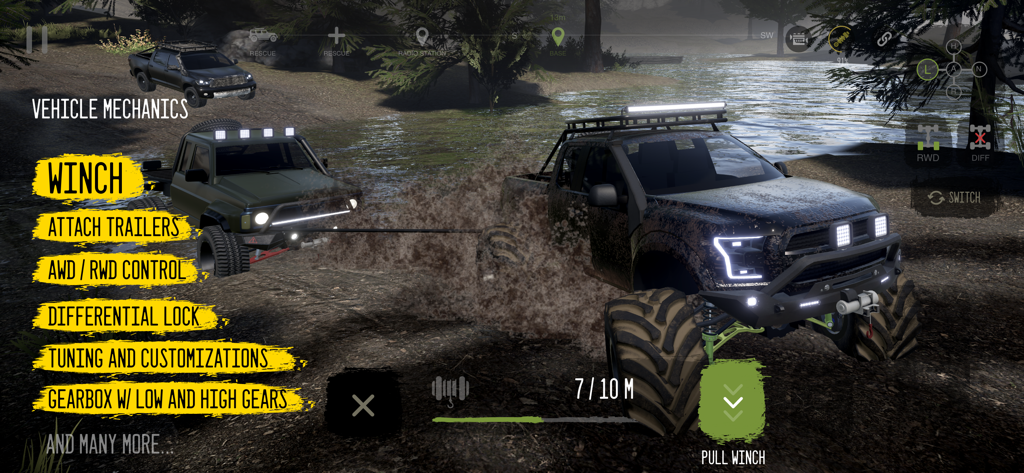Select the L low gear
The image size is (1024, 473).
(x=928, y=69)
